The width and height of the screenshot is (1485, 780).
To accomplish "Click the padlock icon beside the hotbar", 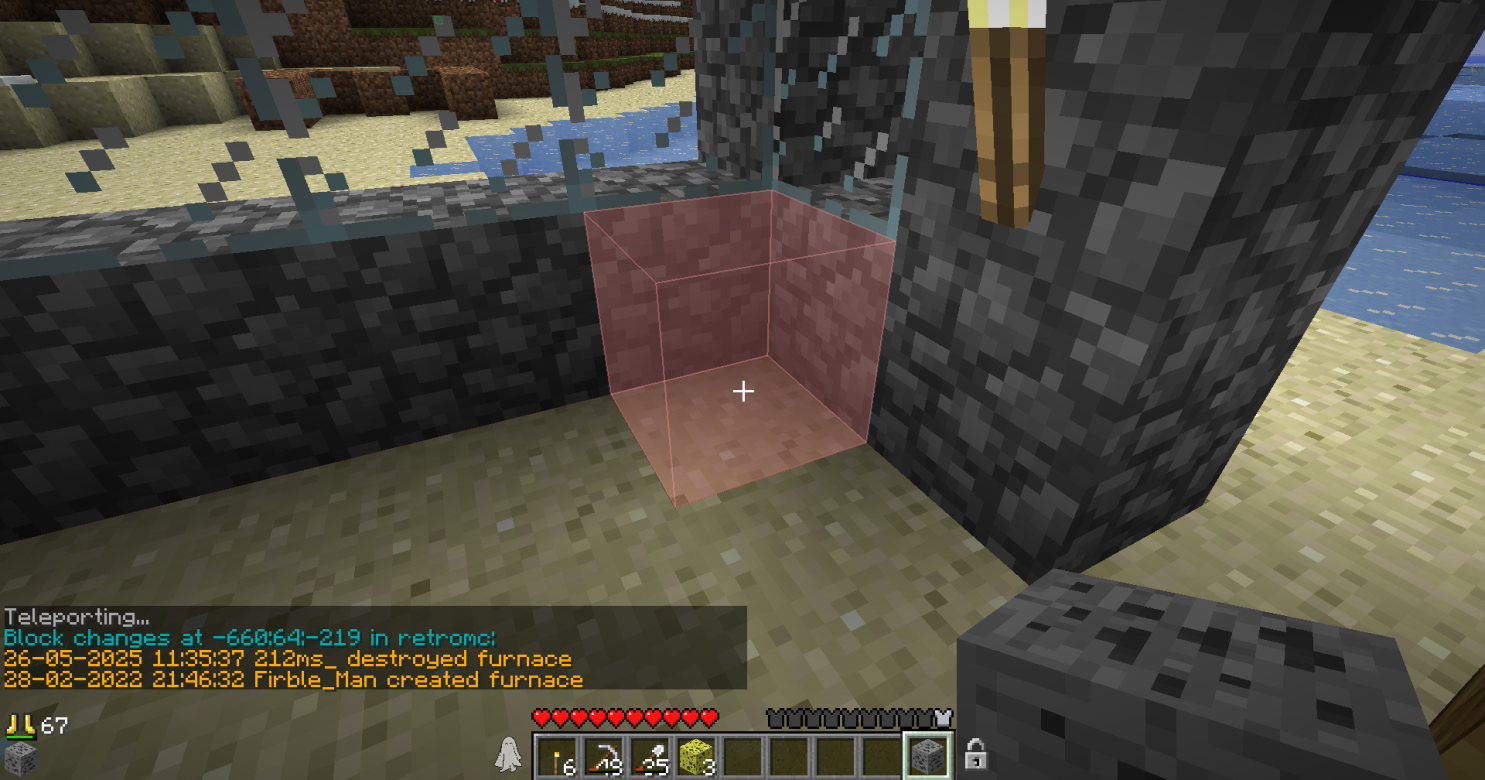I will 975,755.
